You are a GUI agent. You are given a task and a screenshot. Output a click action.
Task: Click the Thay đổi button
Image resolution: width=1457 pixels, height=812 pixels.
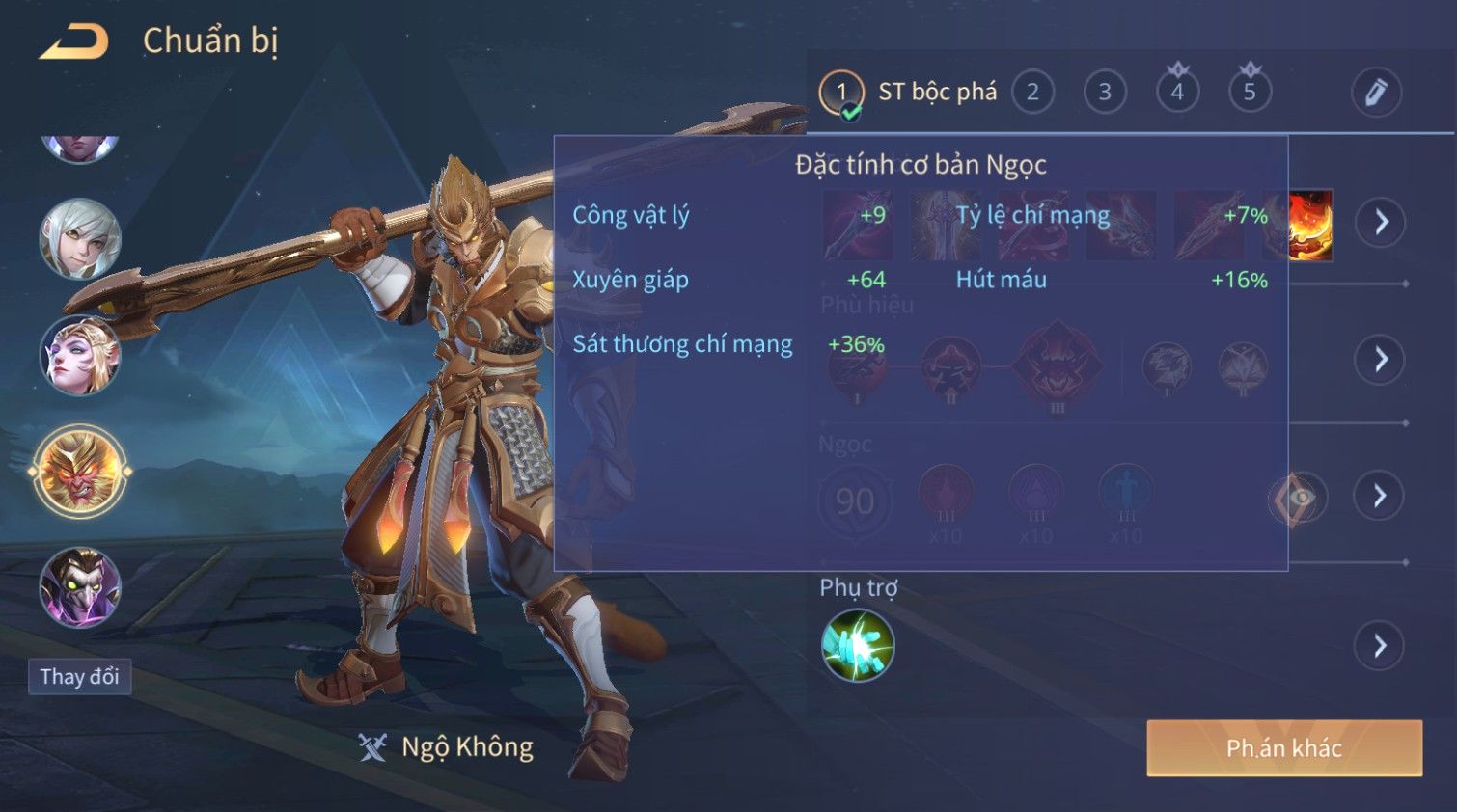point(80,677)
